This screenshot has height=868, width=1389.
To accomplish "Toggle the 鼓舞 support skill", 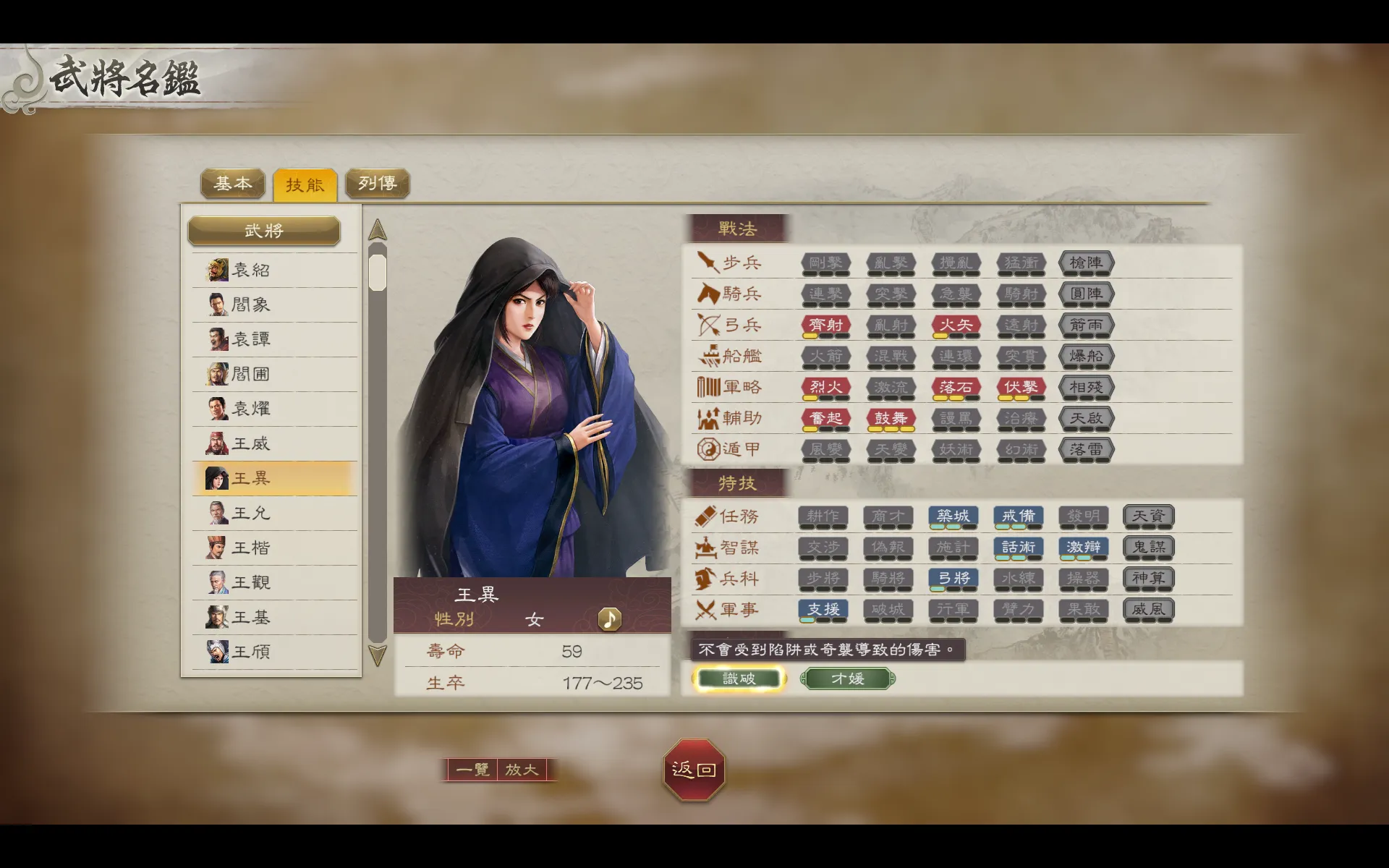I will pyautogui.click(x=891, y=418).
